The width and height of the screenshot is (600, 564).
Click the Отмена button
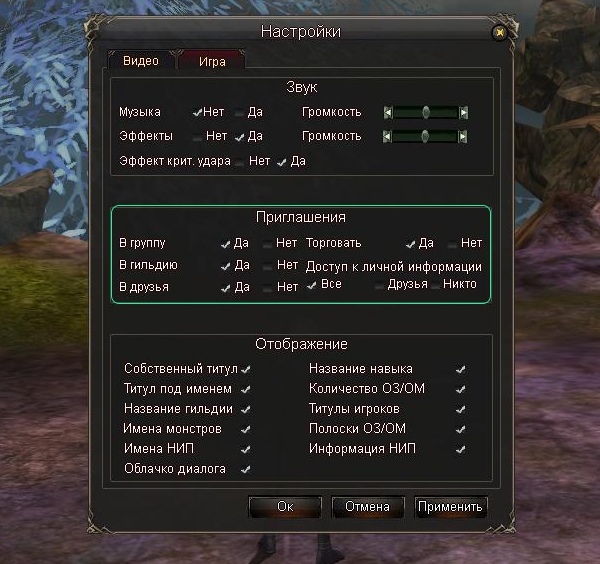[367, 506]
